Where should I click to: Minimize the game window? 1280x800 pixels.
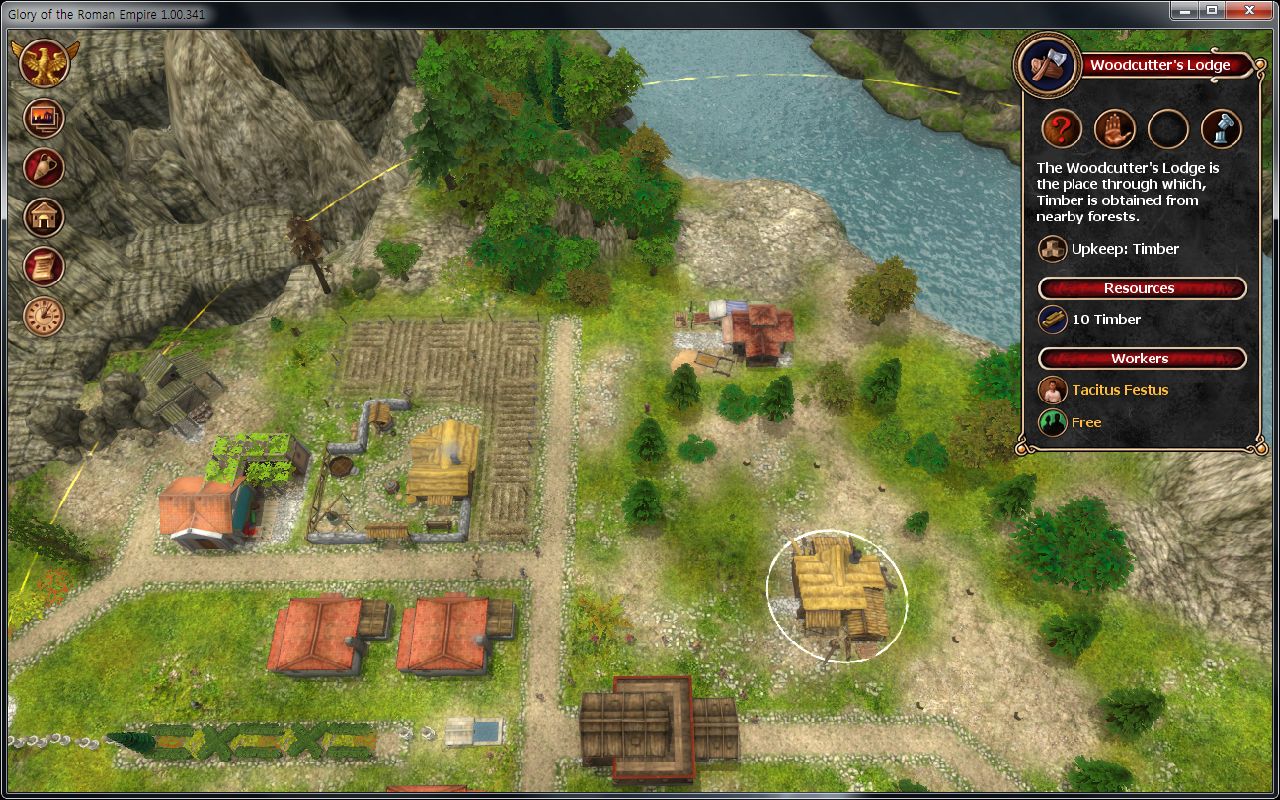point(1185,10)
